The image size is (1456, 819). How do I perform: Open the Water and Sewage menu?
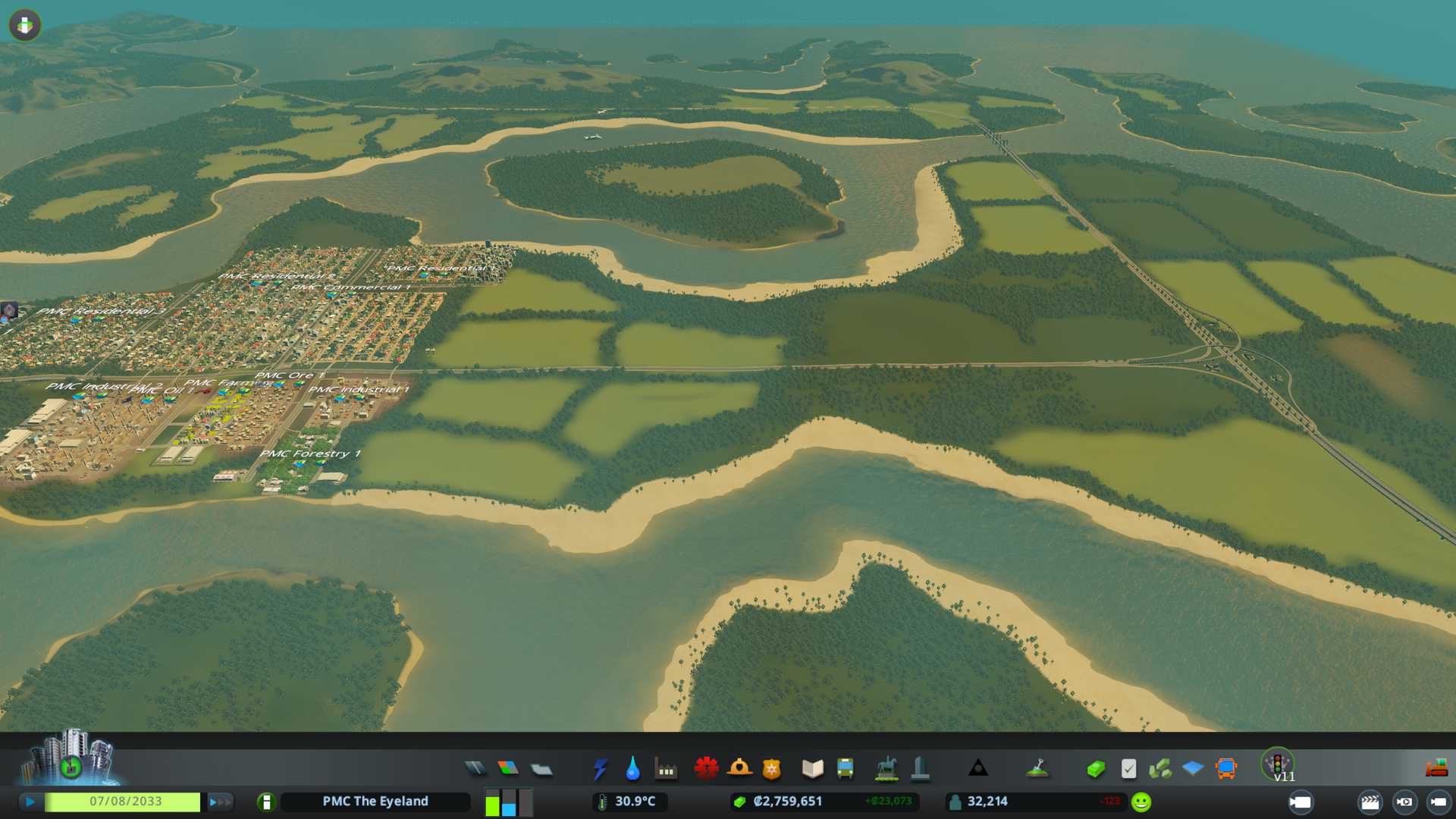[632, 769]
